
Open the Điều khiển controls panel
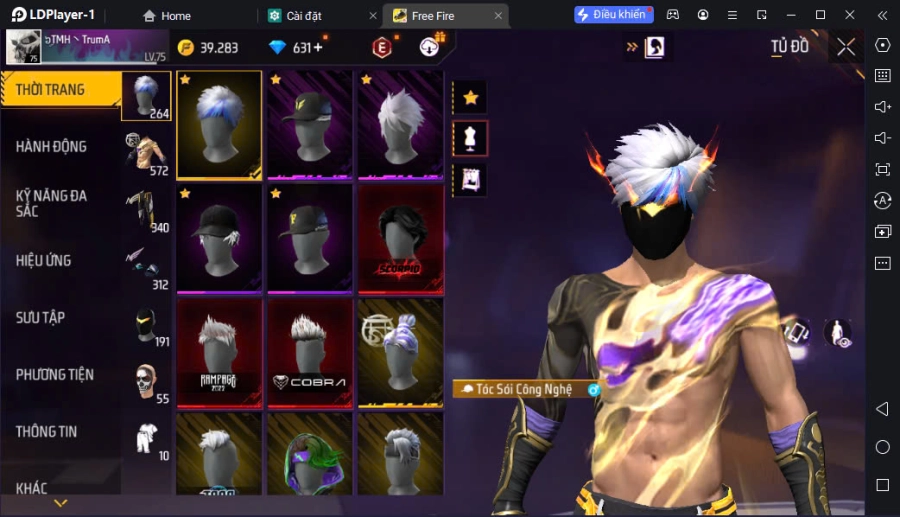(x=613, y=15)
